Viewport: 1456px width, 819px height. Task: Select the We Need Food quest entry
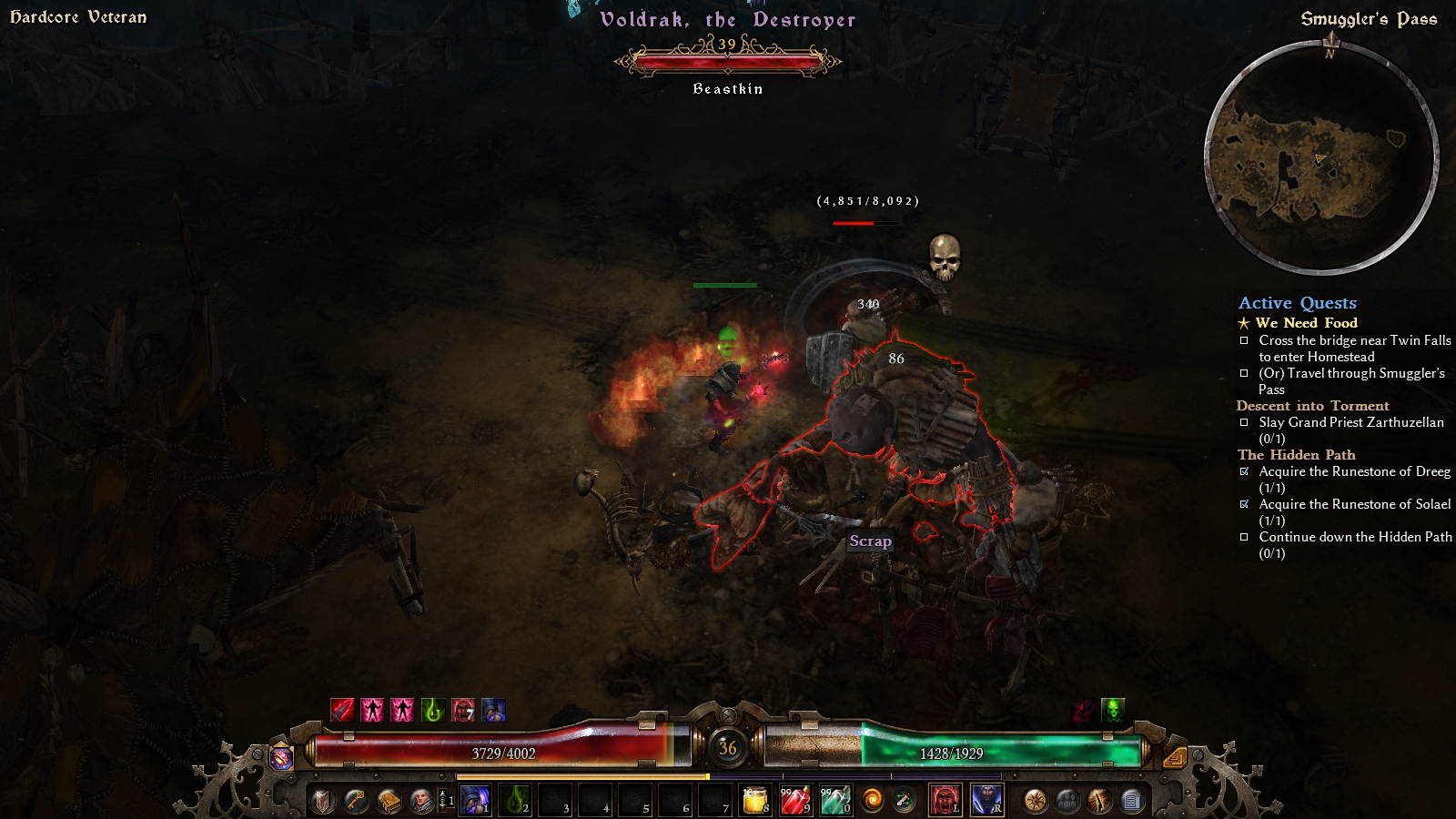click(x=1306, y=323)
